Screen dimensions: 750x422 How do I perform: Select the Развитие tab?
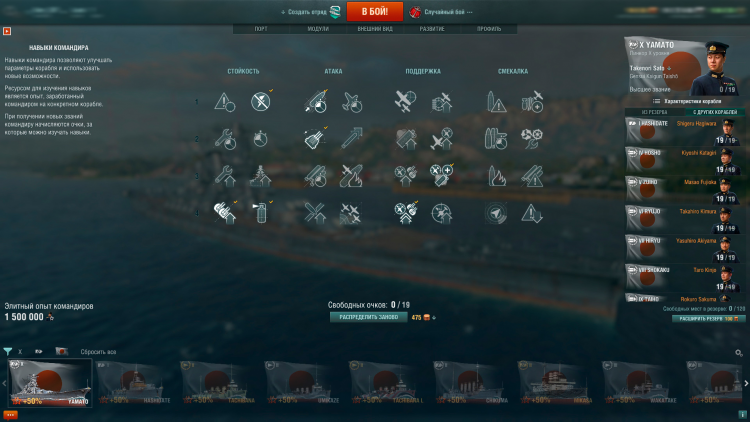click(x=432, y=29)
